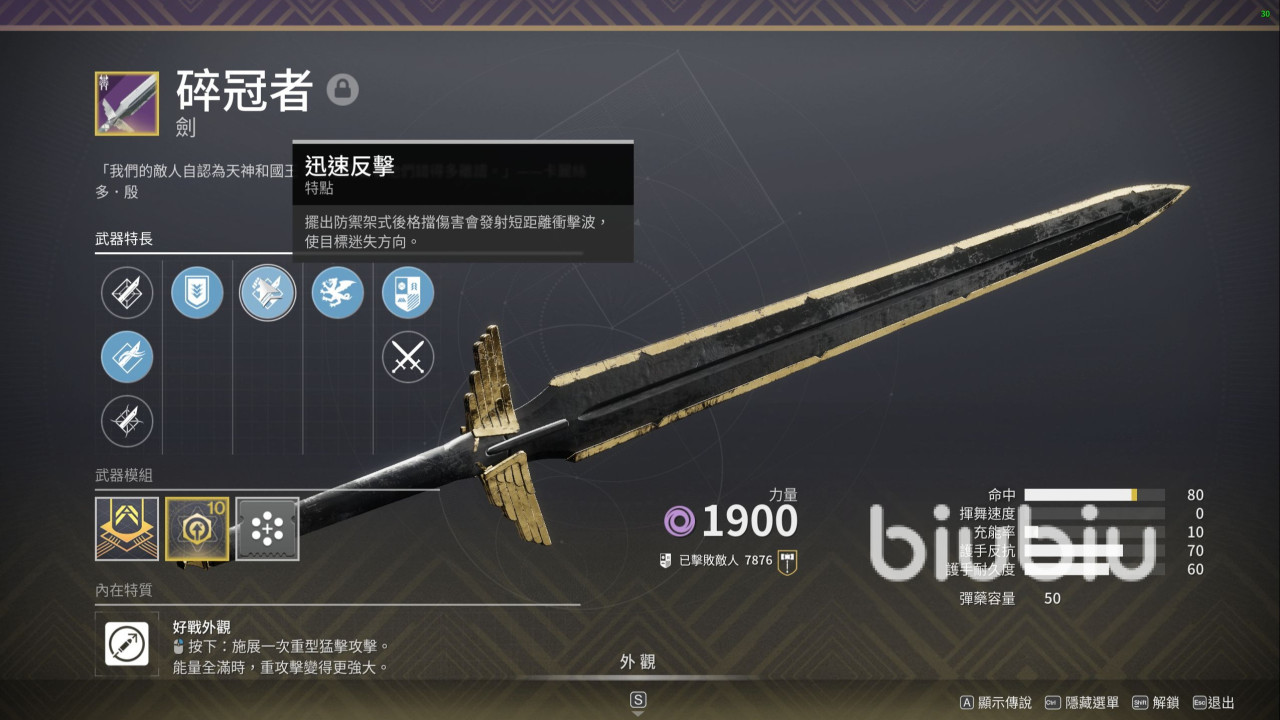Click the 碎冠者 sword thumbnail
The width and height of the screenshot is (1280, 720).
click(x=127, y=103)
